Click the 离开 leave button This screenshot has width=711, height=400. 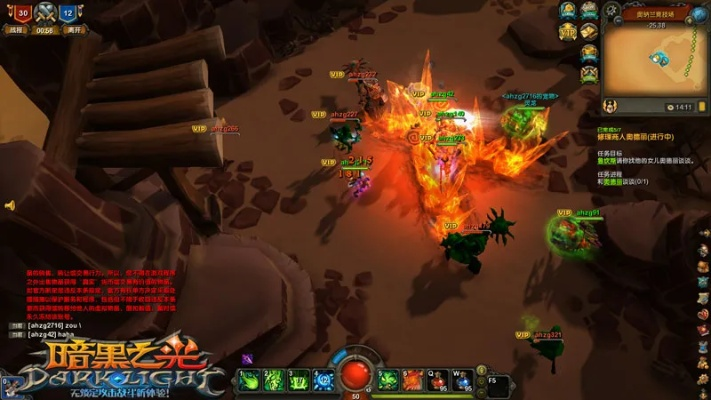click(x=70, y=30)
